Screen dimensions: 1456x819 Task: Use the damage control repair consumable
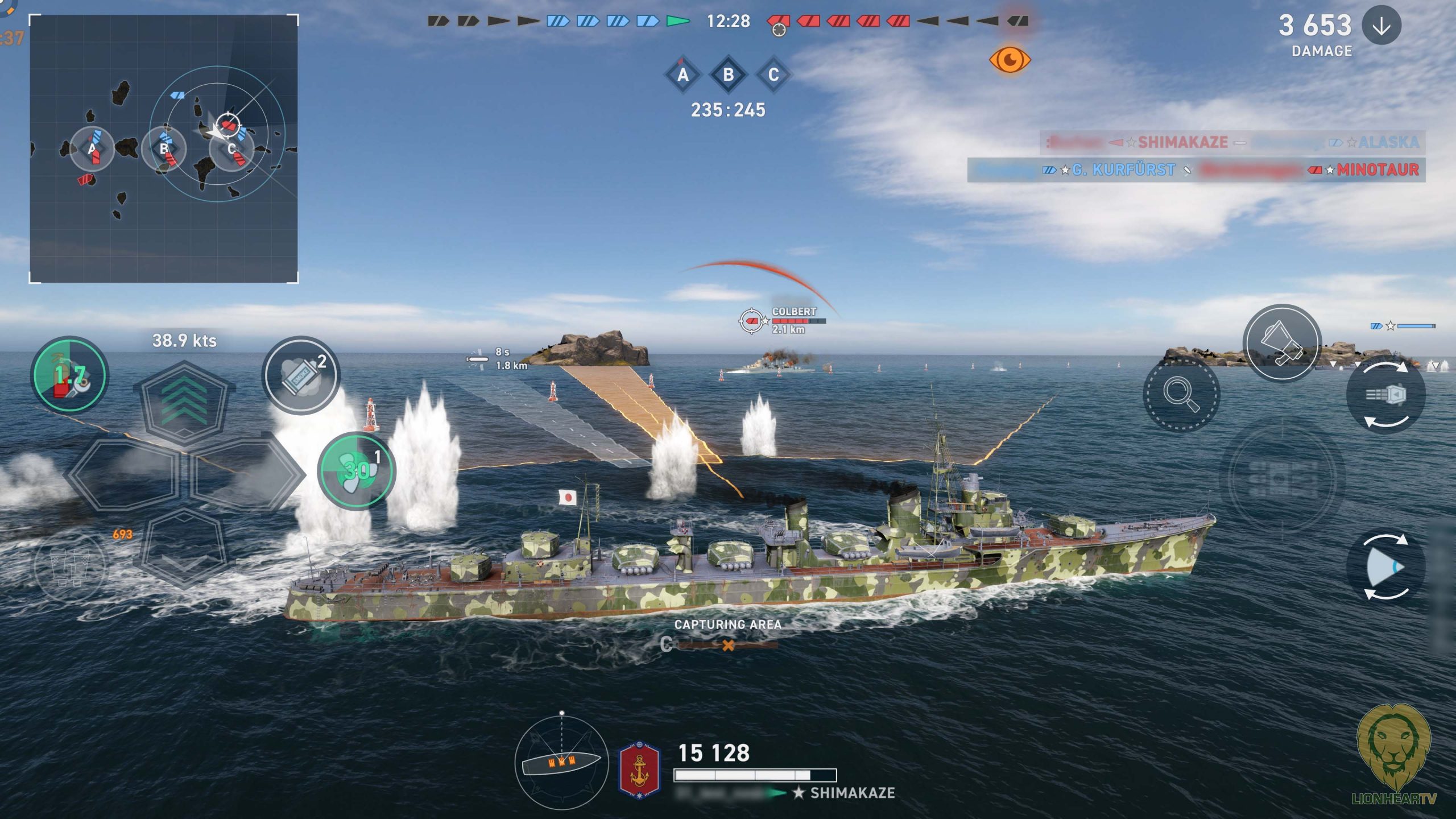click(69, 375)
